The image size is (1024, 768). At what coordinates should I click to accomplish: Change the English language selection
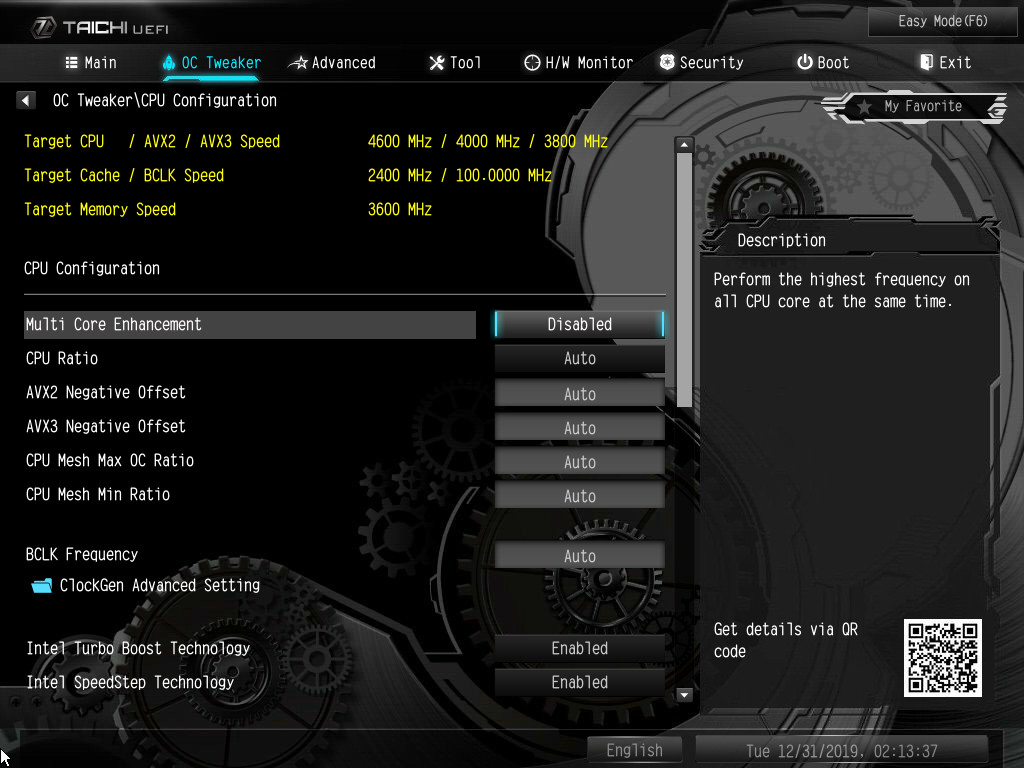click(x=634, y=750)
